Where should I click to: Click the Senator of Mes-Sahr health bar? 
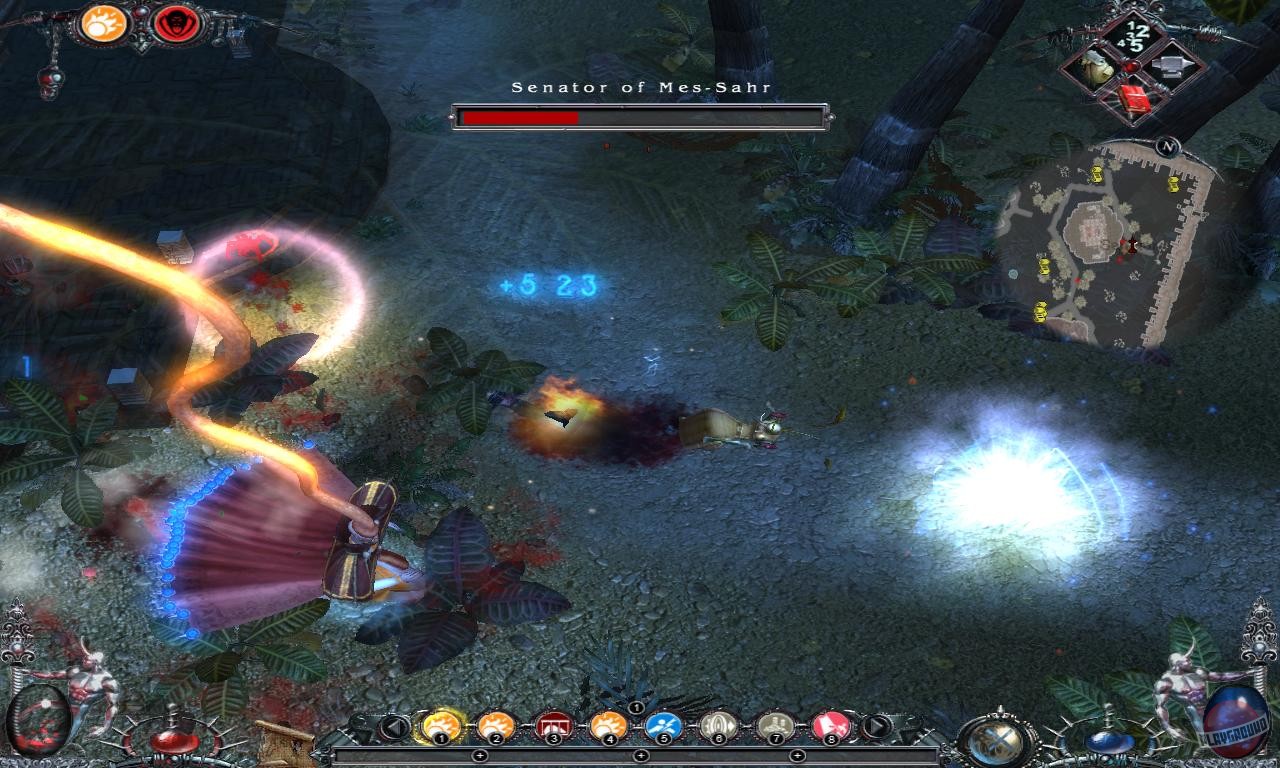(x=640, y=115)
